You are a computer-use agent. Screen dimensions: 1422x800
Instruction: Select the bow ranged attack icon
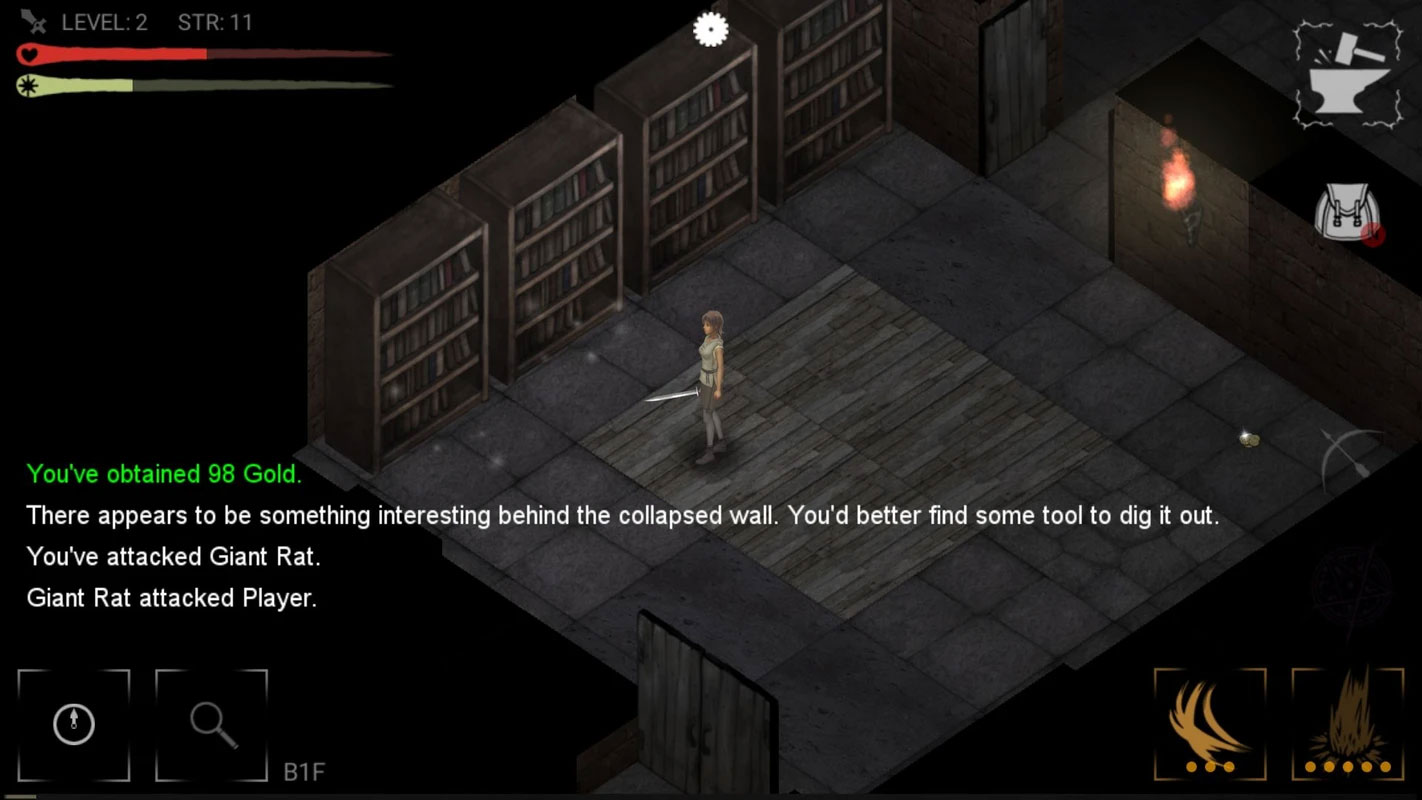(x=1352, y=460)
